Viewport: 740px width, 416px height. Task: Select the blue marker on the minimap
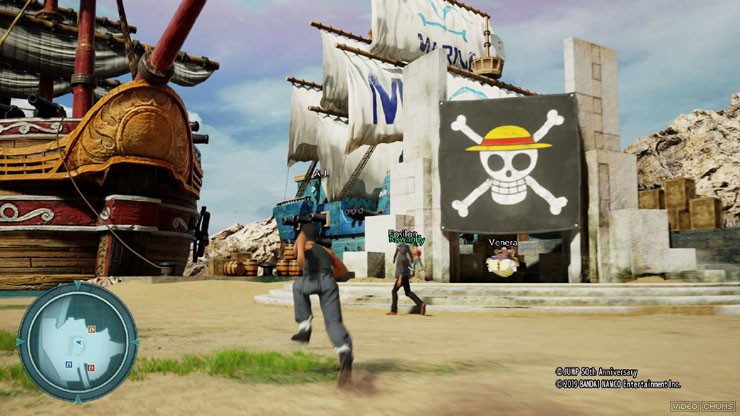point(69,364)
